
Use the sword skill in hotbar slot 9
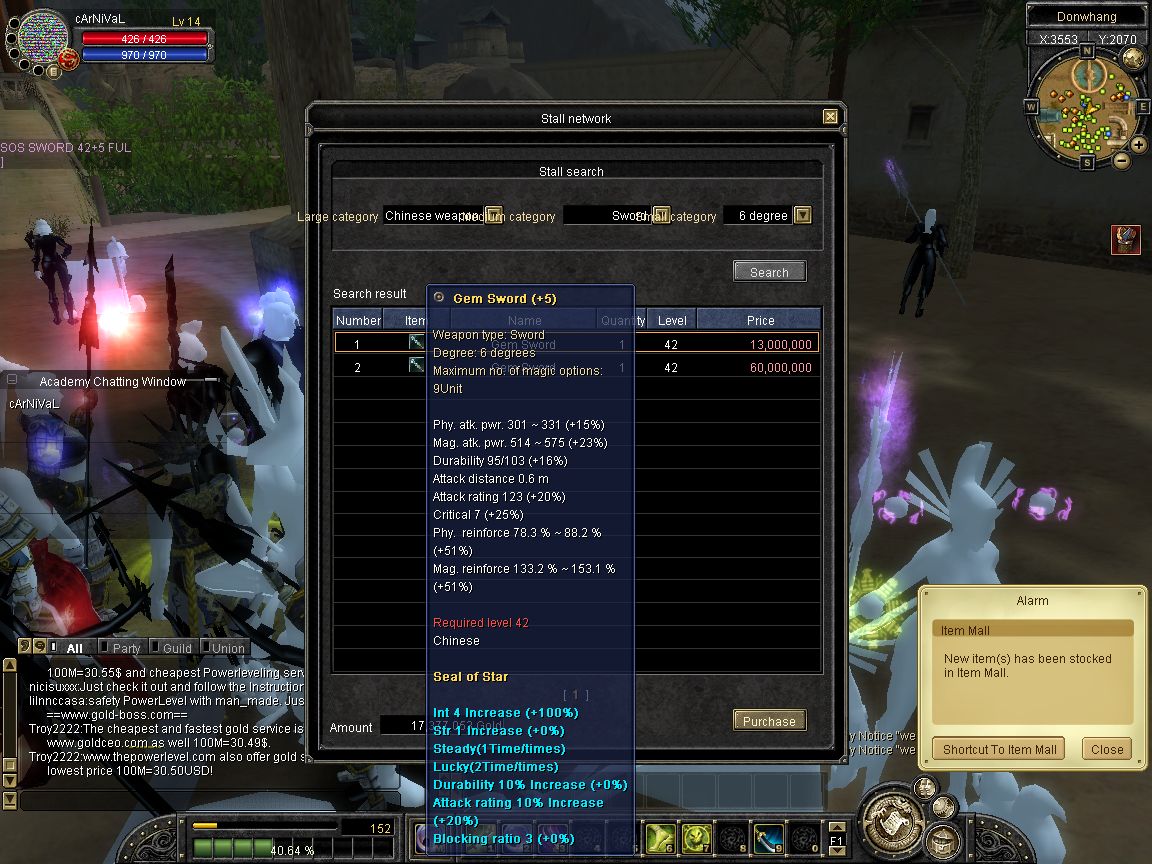(x=768, y=837)
